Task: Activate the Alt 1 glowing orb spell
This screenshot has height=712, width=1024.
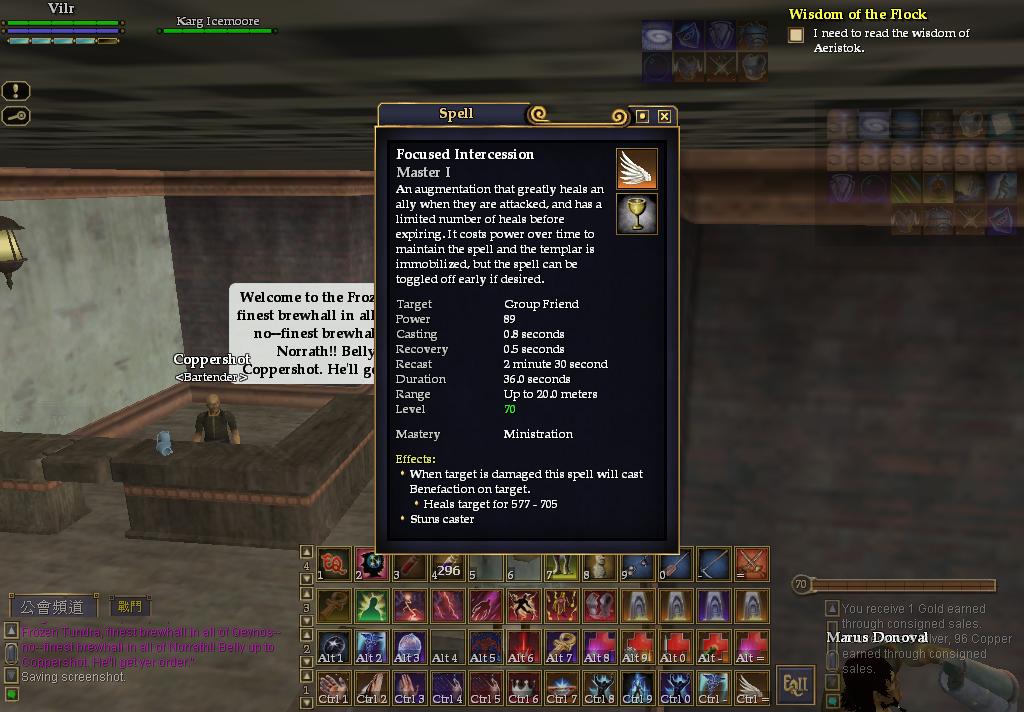Action: 335,646
